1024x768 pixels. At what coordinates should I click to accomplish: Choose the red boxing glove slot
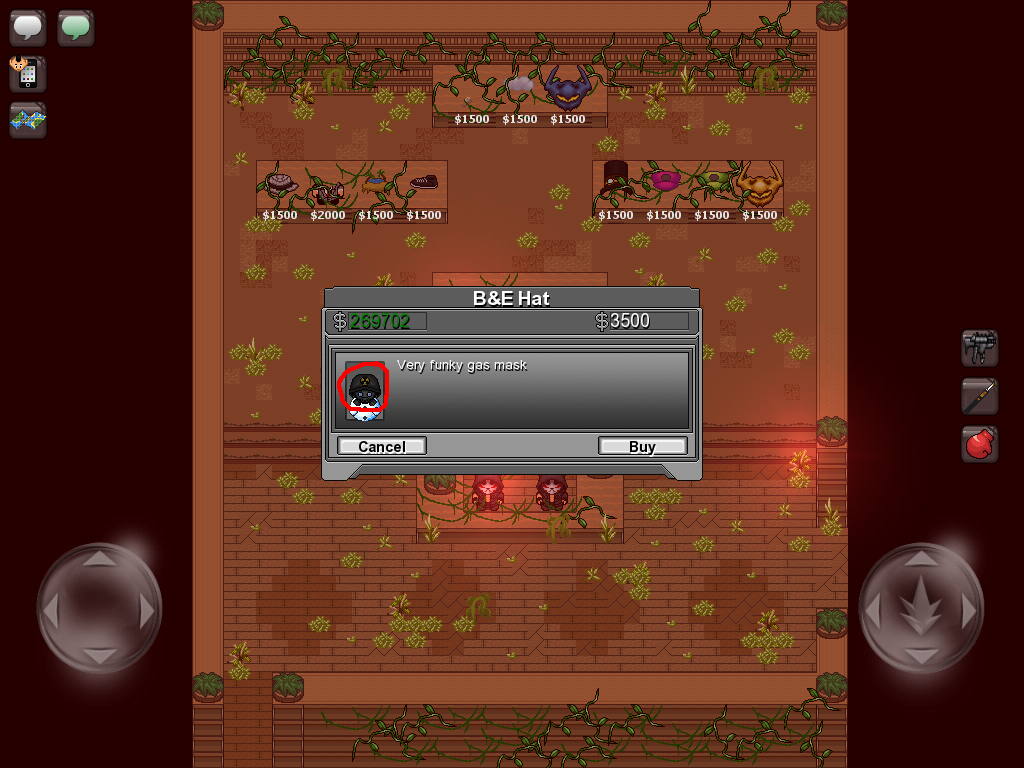coord(979,444)
